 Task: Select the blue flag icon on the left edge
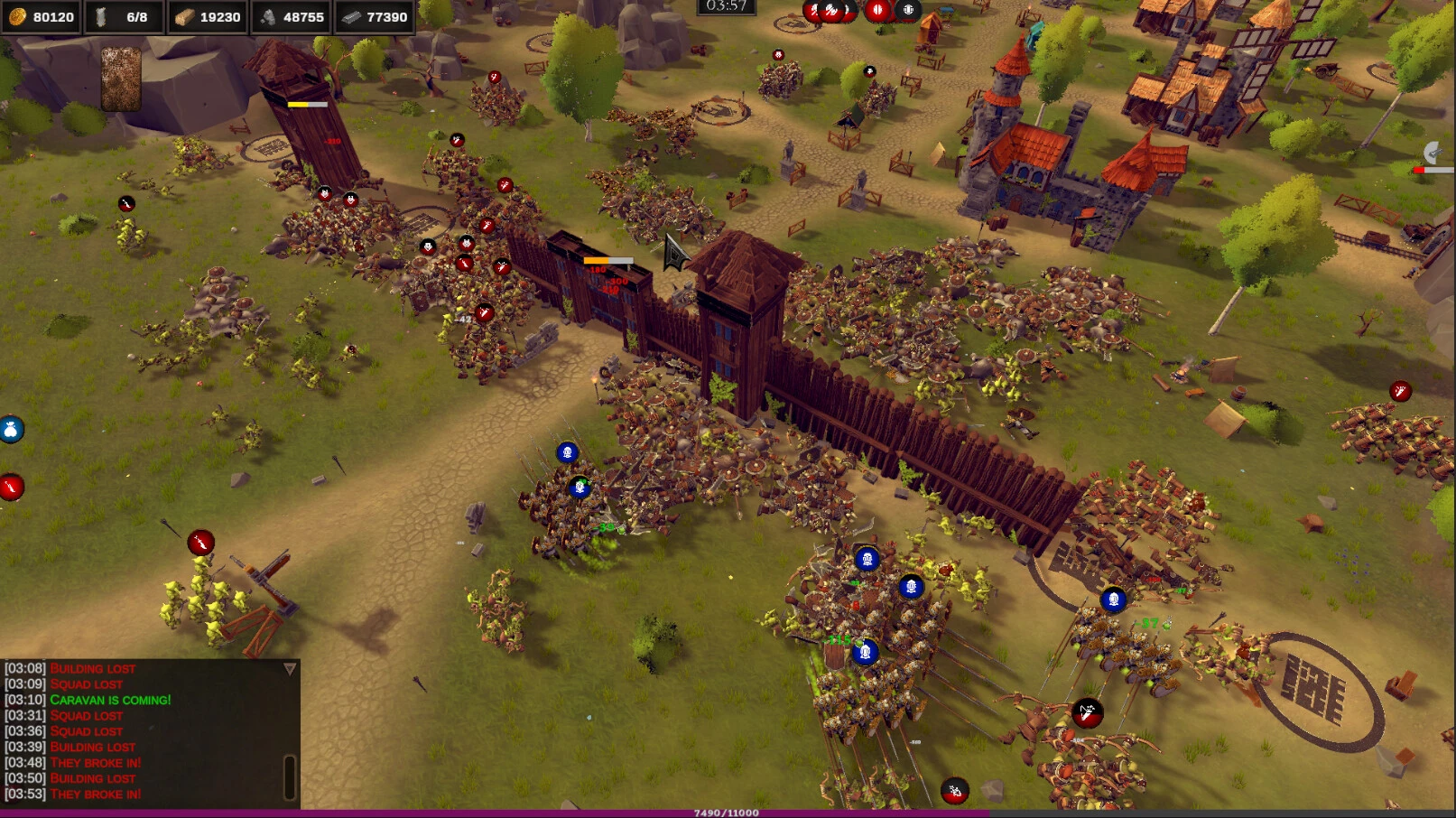coord(9,427)
